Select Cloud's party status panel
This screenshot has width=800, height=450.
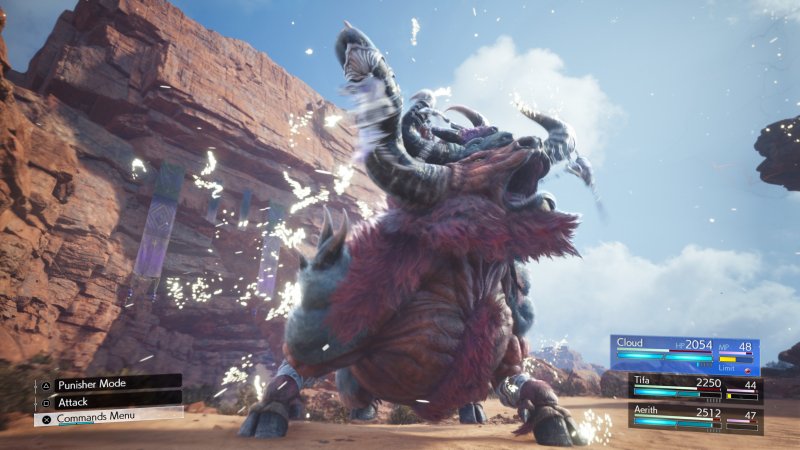click(685, 352)
